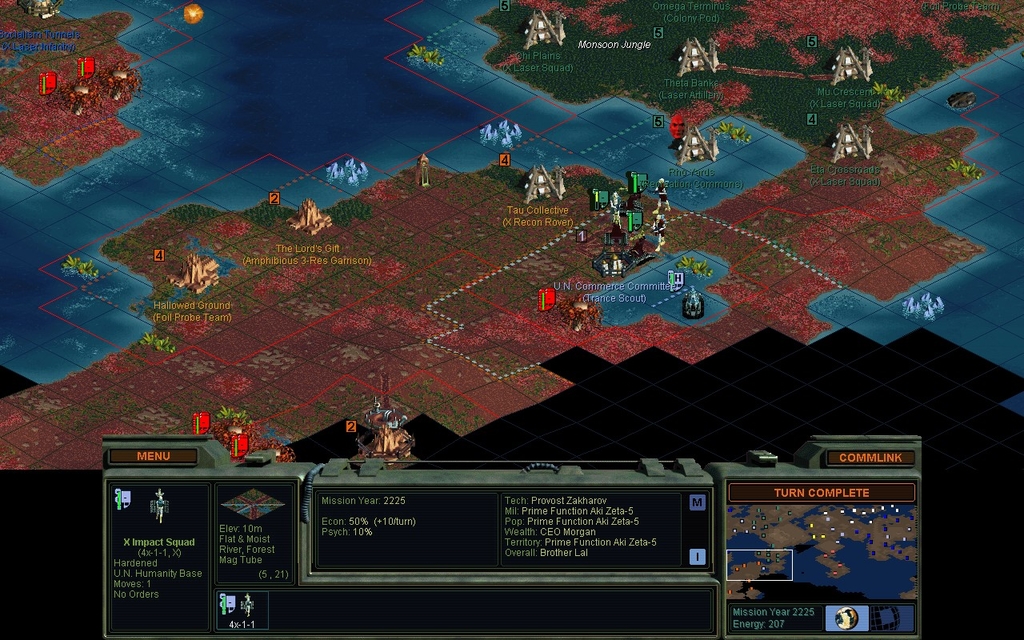Click the I button on info panel
Image resolution: width=1024 pixels, height=640 pixels.
pos(697,557)
